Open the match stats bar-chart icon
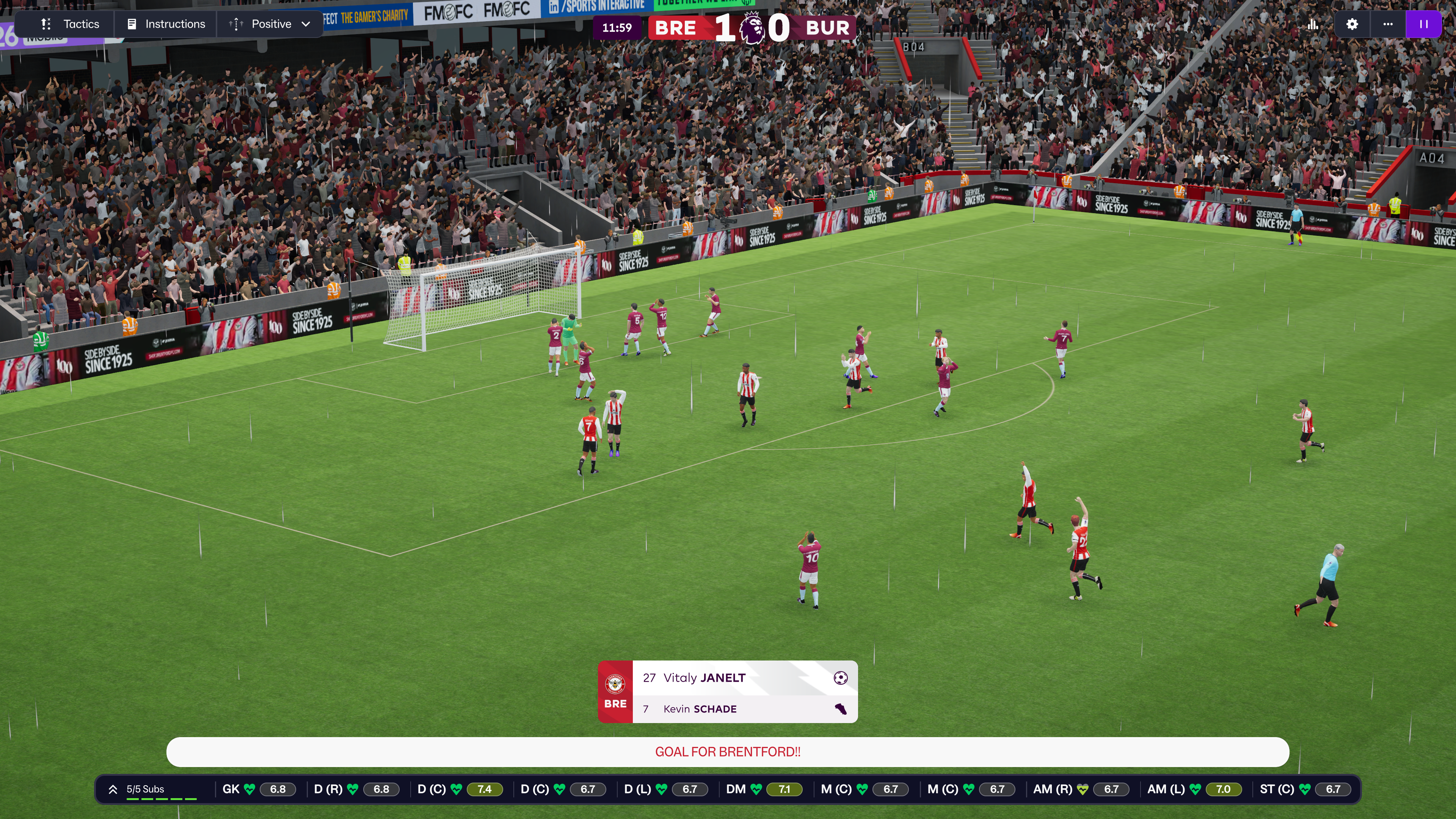This screenshot has height=819, width=1456. (x=1312, y=24)
